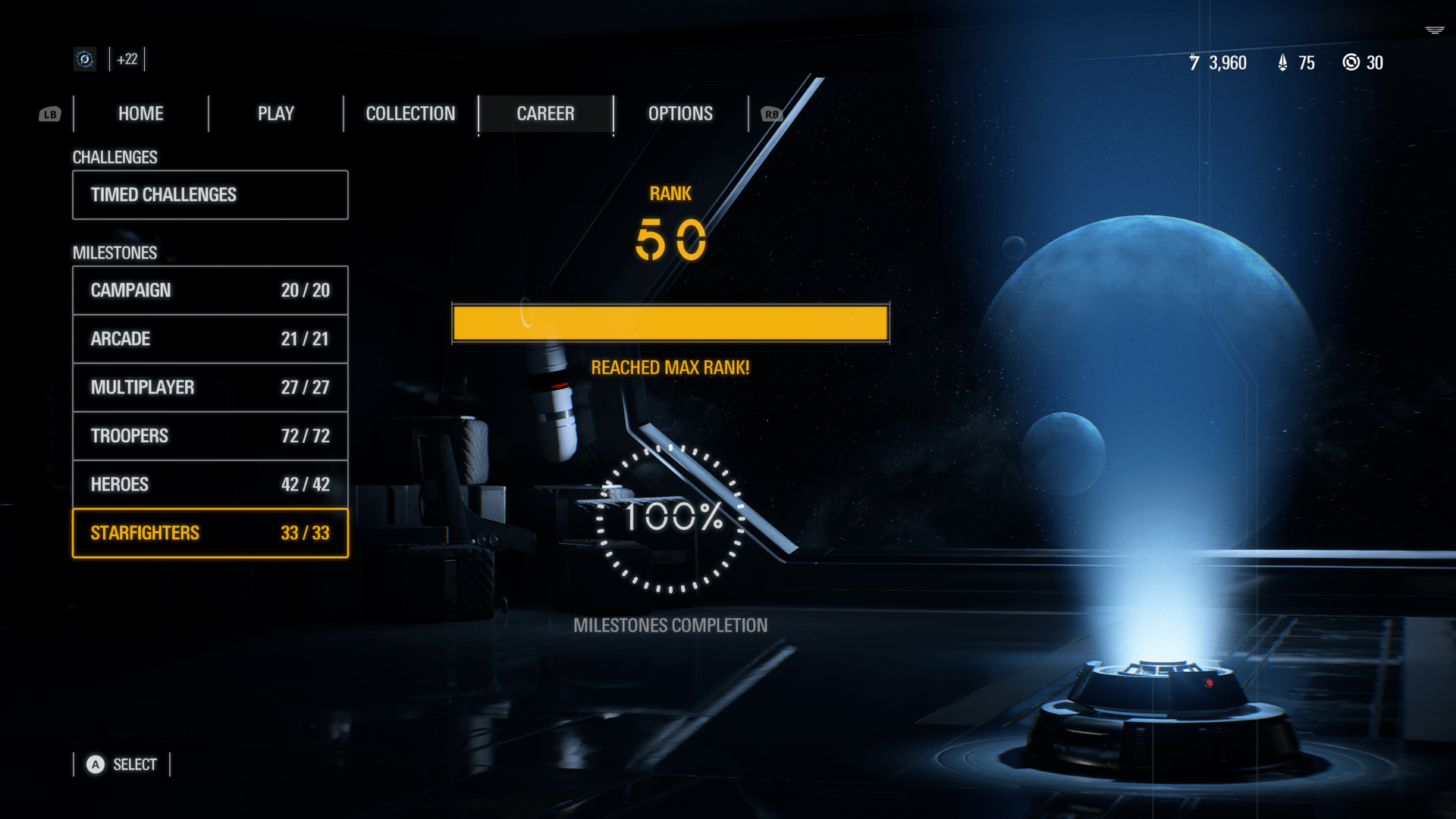Open the Timed Challenges panel
Screen dimensions: 1456x819
210,195
